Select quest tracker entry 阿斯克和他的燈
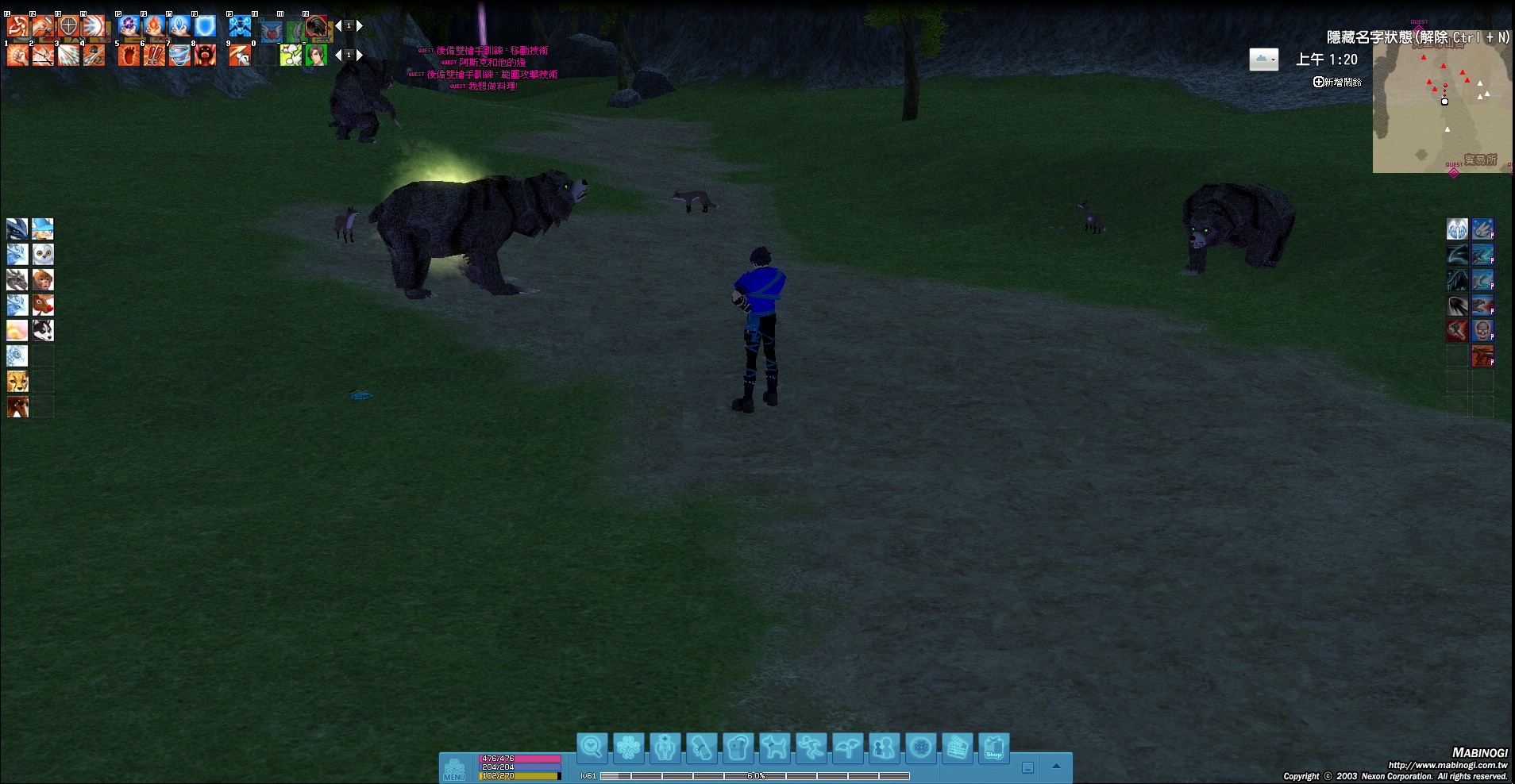 [x=492, y=62]
